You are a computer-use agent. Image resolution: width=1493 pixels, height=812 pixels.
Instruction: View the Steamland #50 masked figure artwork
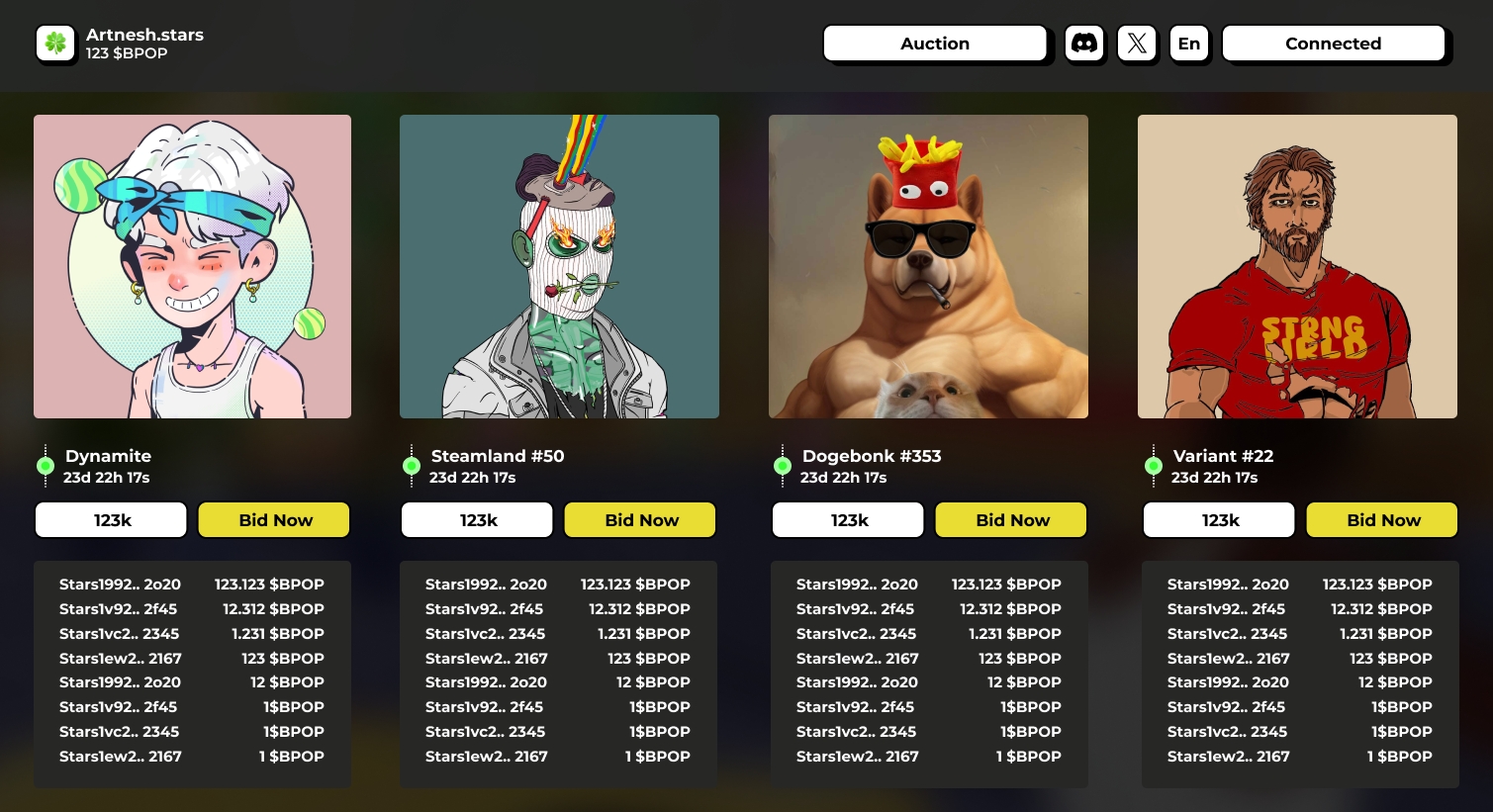[x=559, y=266]
